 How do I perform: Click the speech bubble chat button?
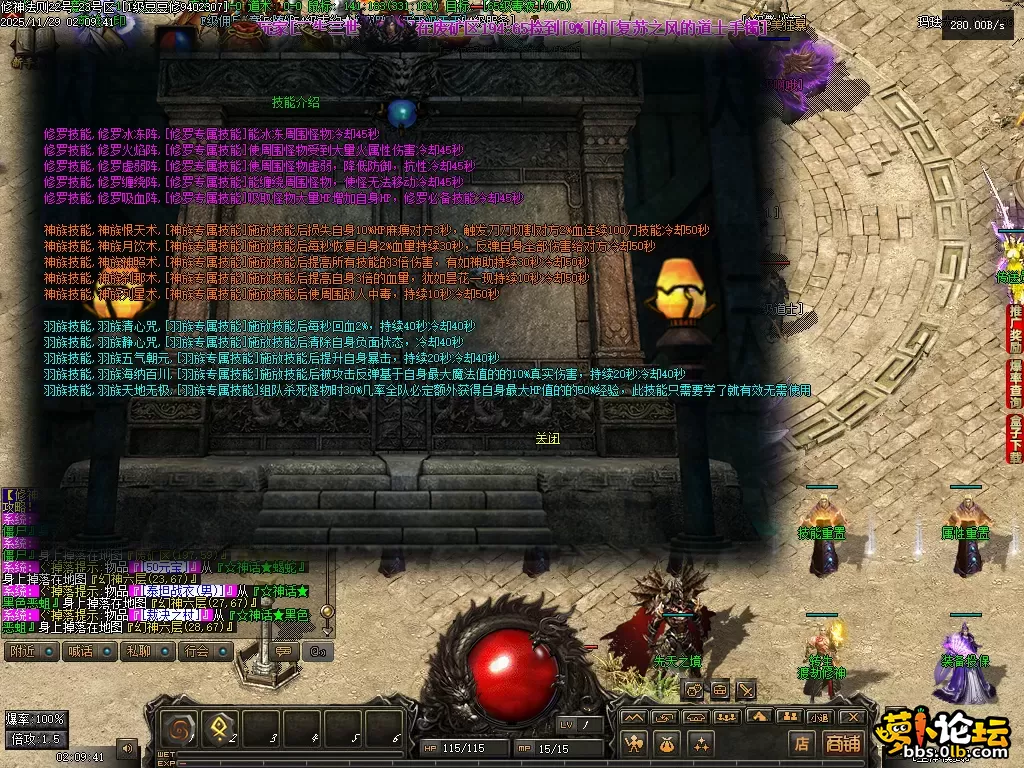point(284,651)
